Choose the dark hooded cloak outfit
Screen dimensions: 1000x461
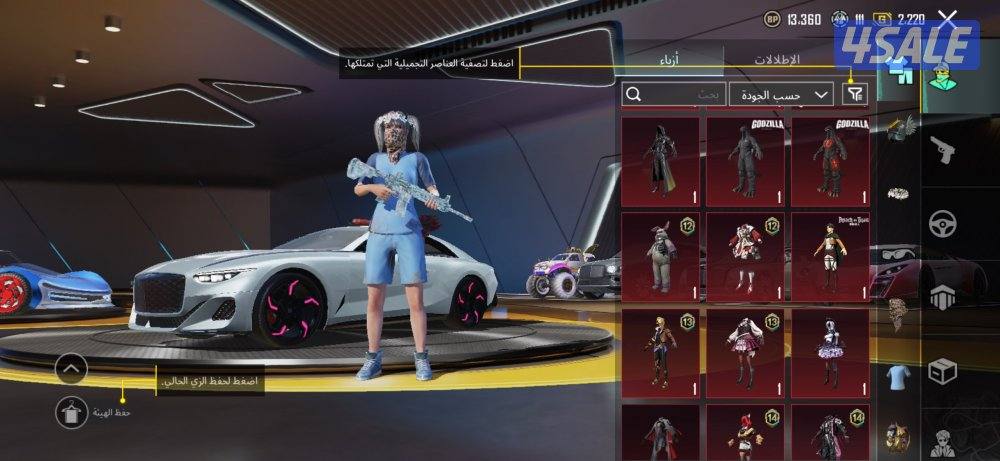(x=660, y=161)
